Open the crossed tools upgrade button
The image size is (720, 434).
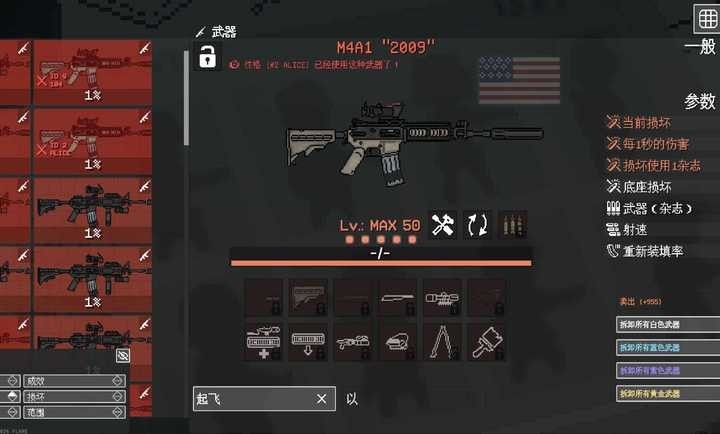pos(443,225)
